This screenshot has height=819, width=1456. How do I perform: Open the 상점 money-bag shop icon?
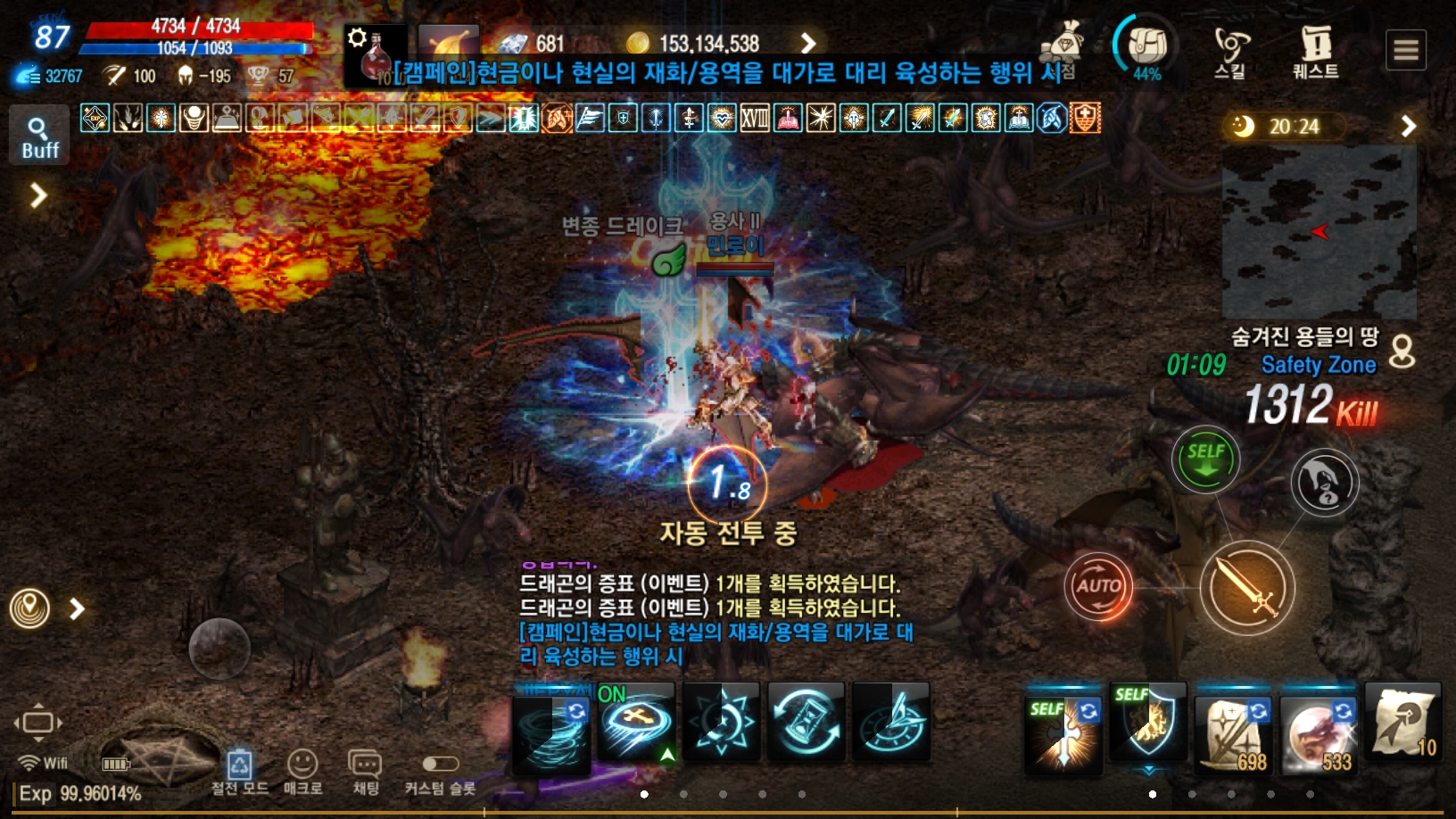pos(1064,43)
